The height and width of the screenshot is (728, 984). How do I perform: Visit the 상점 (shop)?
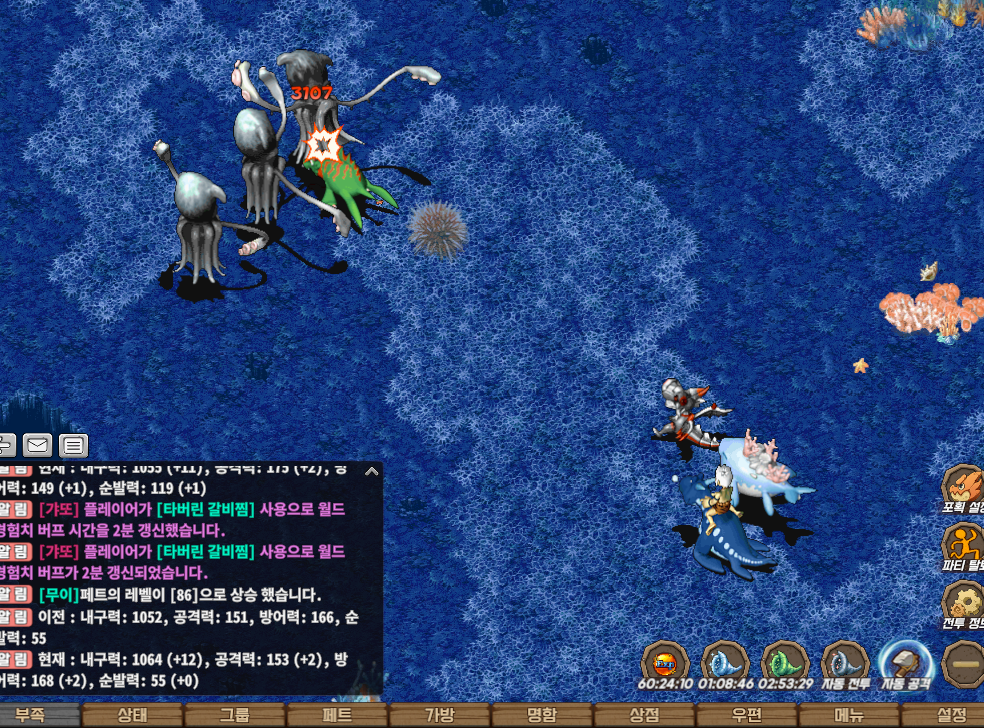(x=644, y=715)
